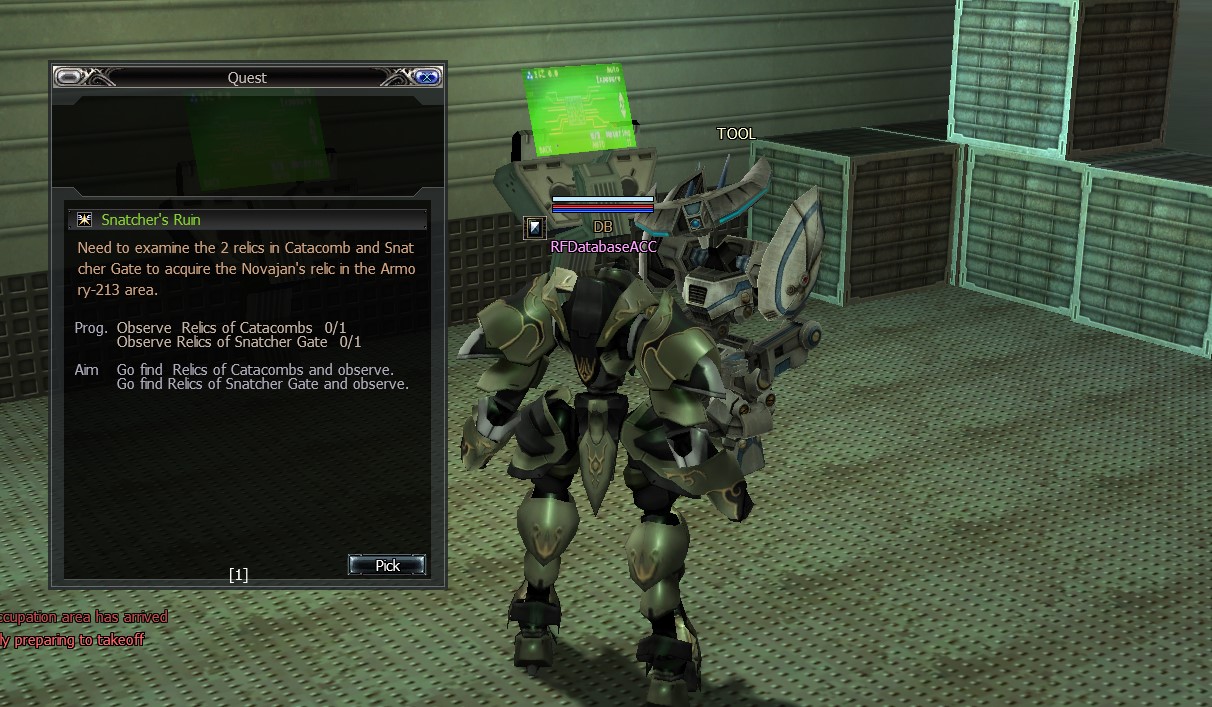Click the Pick button
Viewport: 1212px width, 707px height.
[387, 565]
